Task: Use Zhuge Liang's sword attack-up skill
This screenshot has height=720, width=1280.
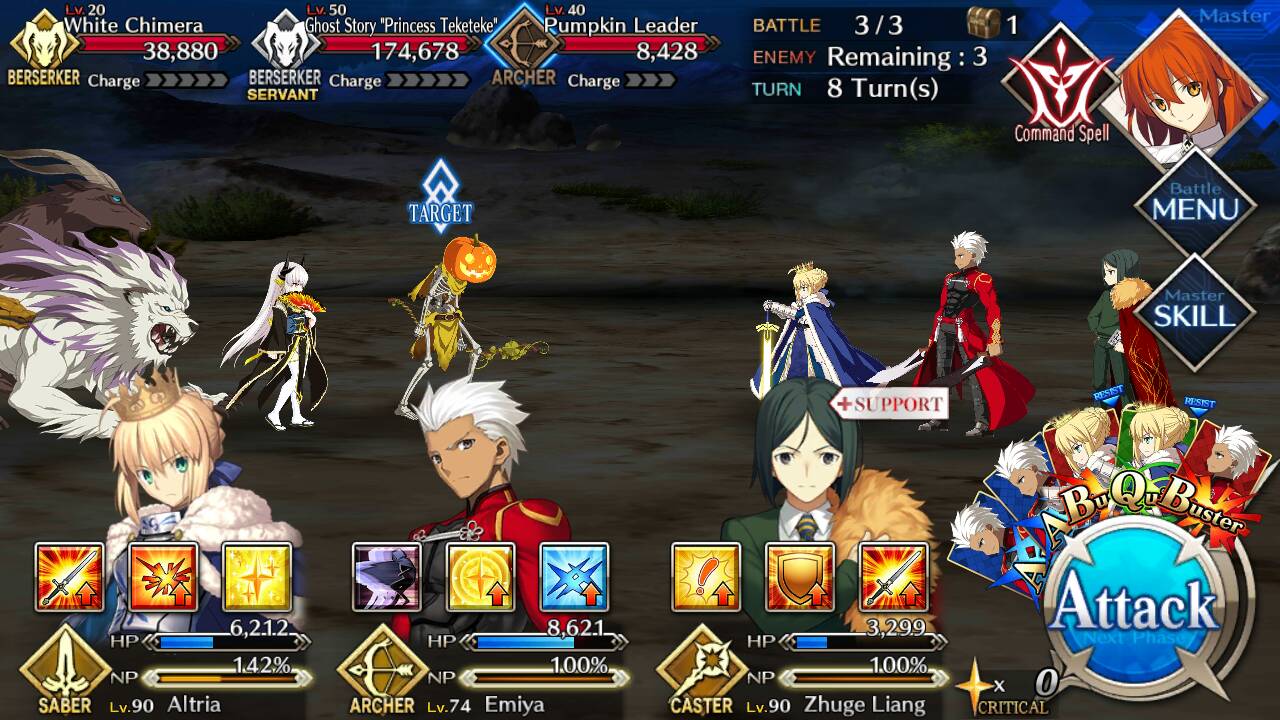Action: (893, 577)
